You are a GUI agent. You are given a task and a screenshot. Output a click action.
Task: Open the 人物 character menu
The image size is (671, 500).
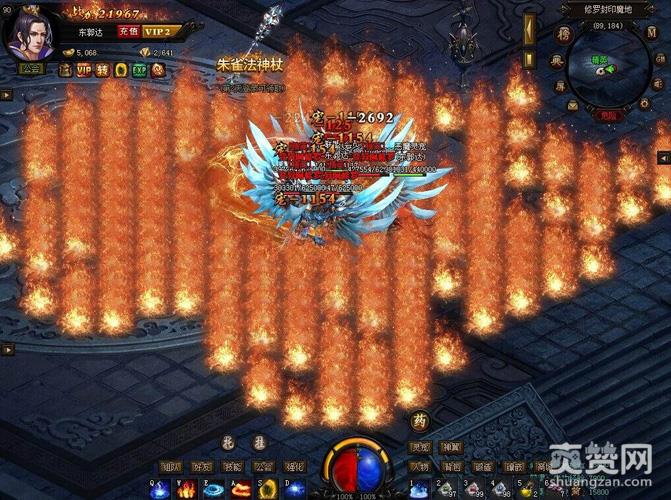(421, 466)
